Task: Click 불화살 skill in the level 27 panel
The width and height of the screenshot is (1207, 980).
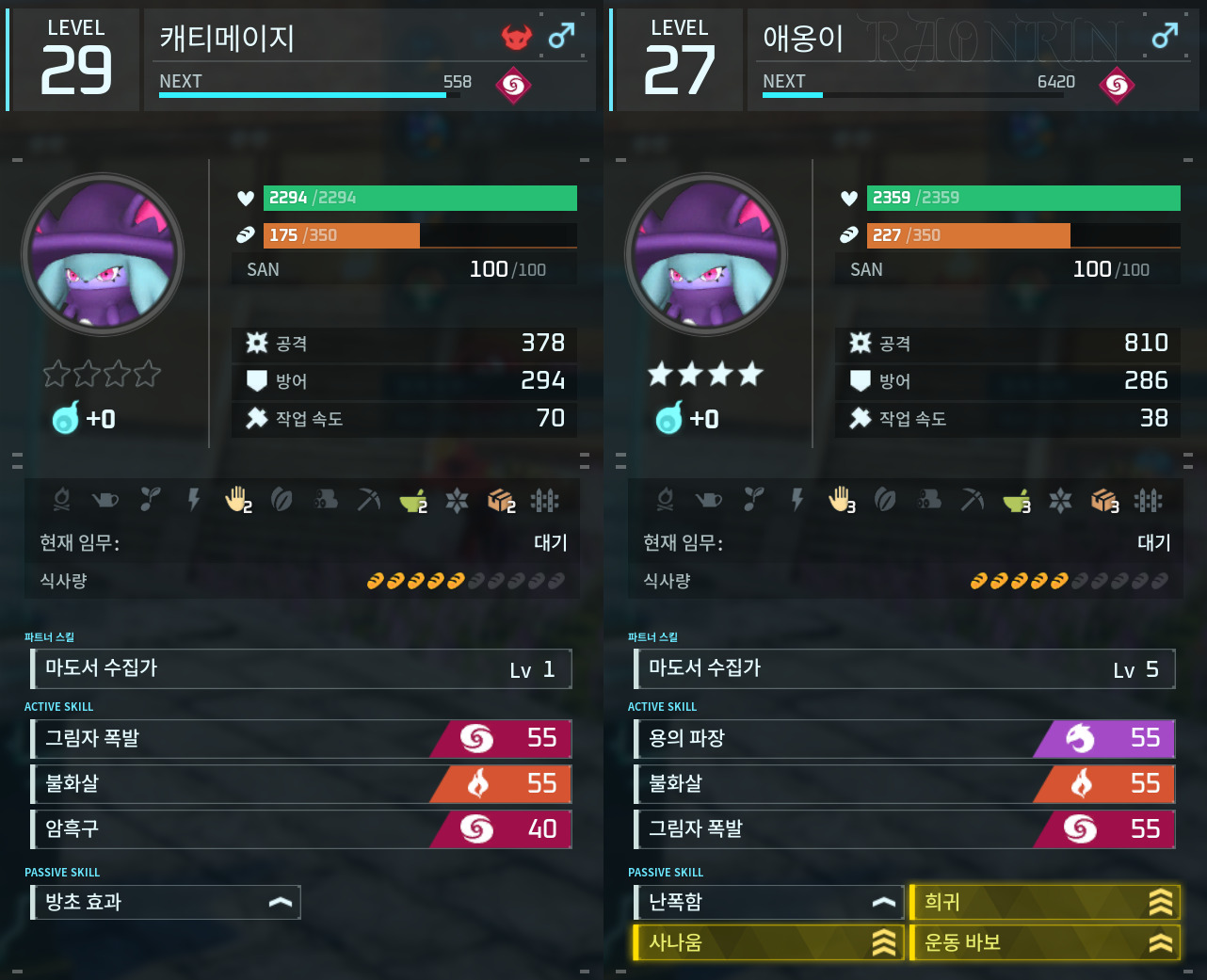Action: (904, 783)
